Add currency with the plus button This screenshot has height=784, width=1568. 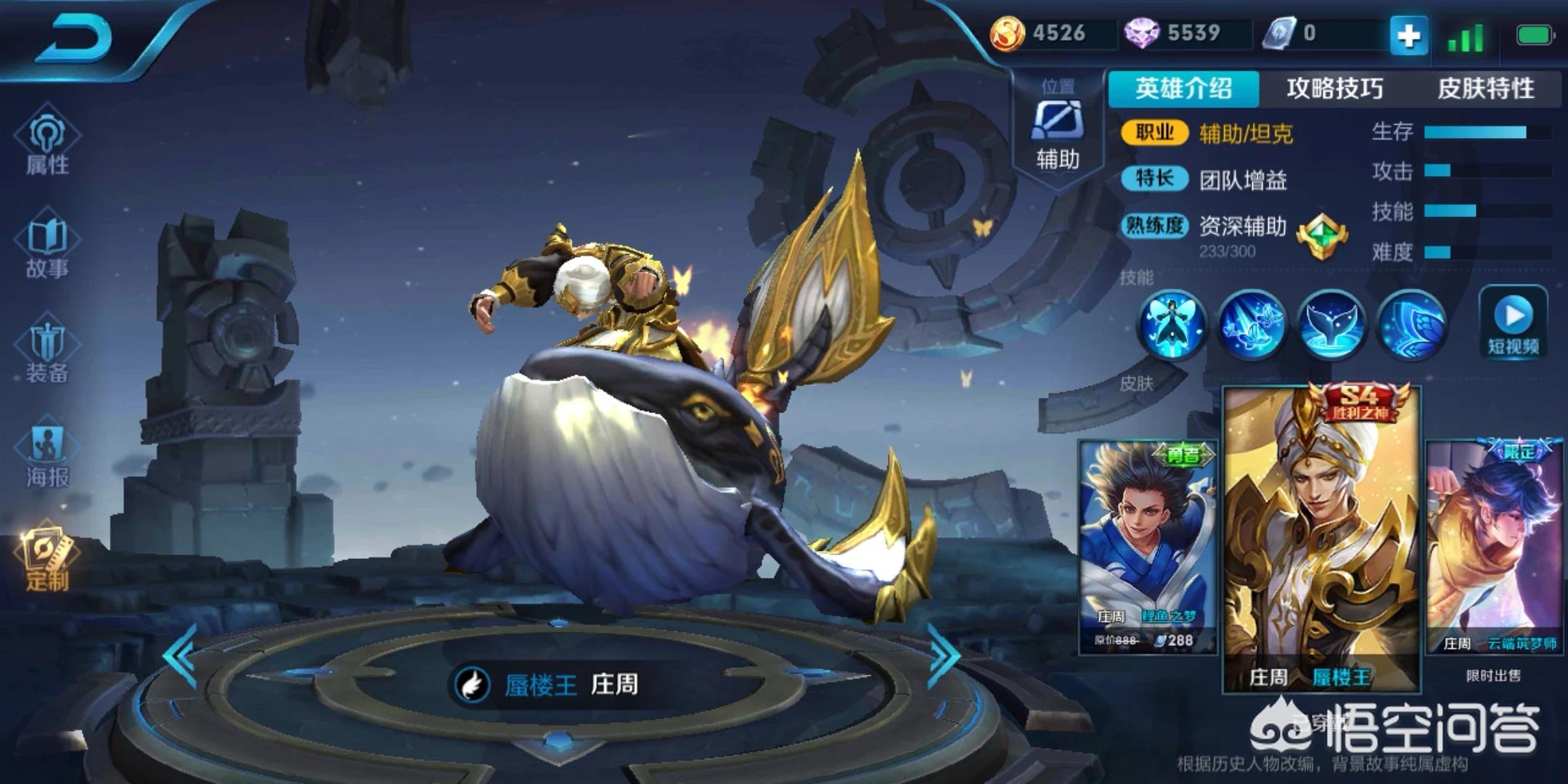click(x=1408, y=35)
